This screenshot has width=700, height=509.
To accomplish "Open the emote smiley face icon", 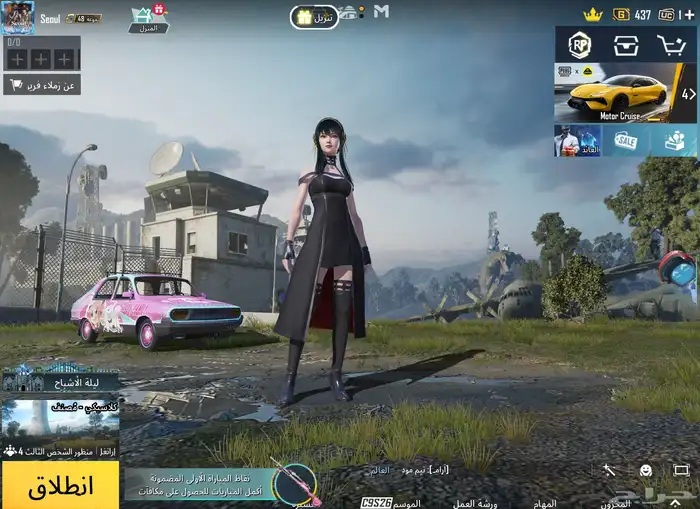I will [x=646, y=470].
